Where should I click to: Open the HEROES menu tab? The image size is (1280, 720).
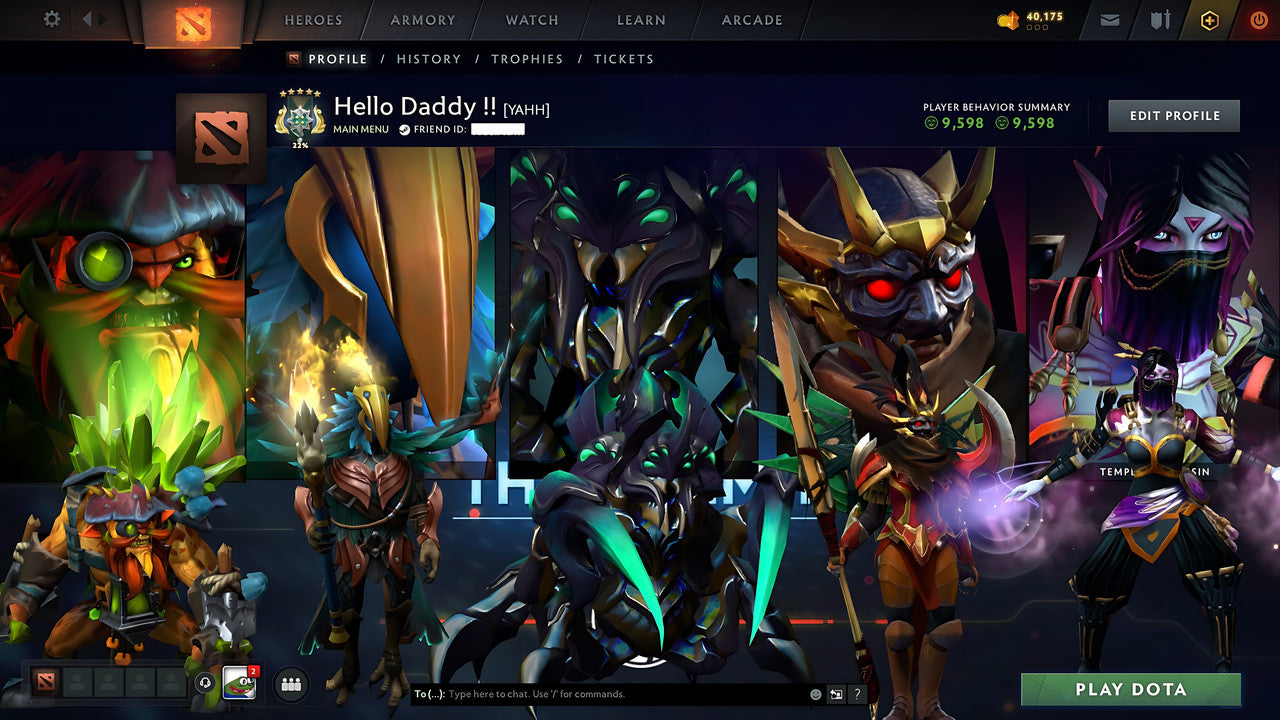[313, 20]
